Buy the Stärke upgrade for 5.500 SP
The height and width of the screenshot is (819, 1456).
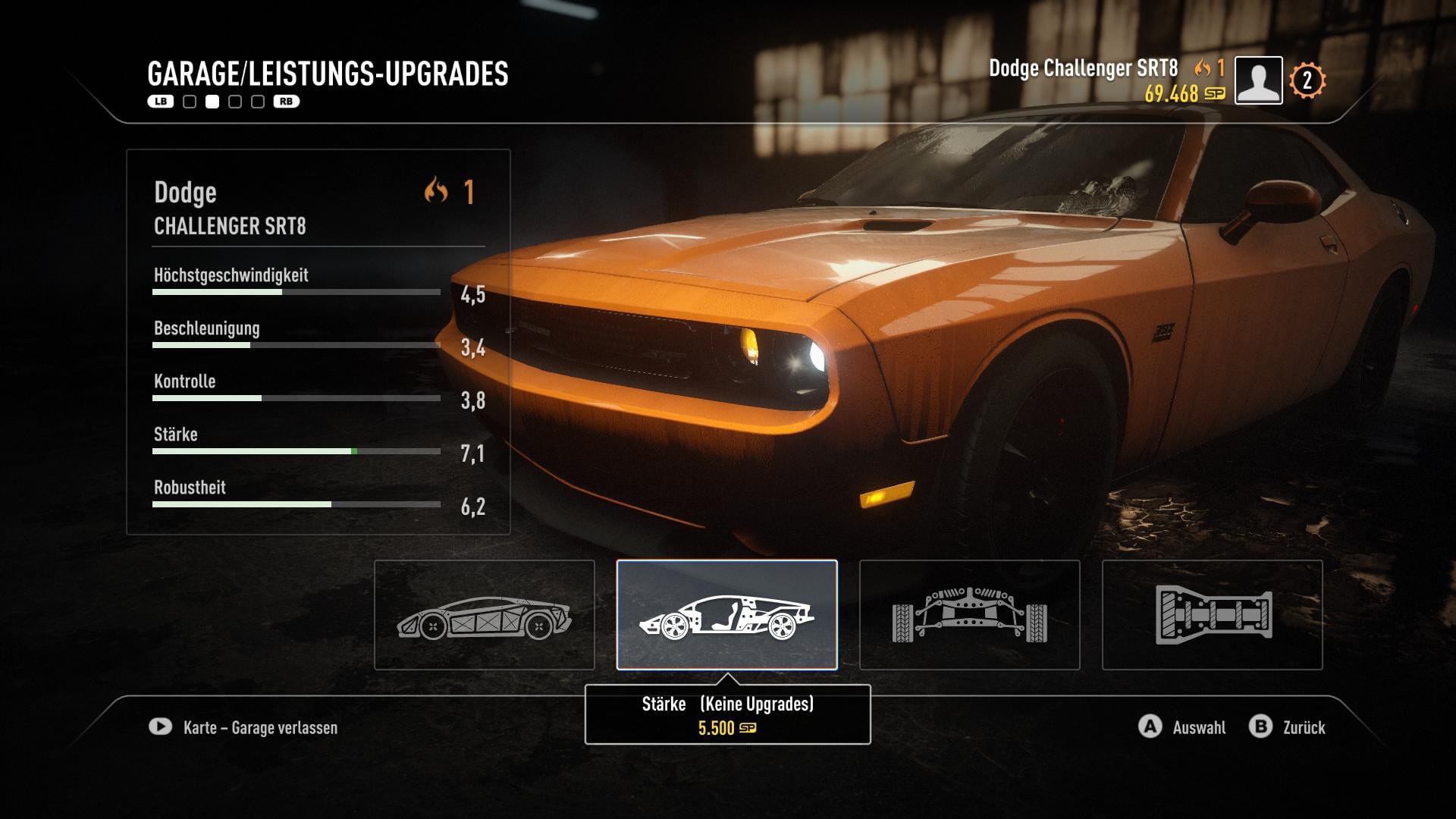tap(727, 716)
